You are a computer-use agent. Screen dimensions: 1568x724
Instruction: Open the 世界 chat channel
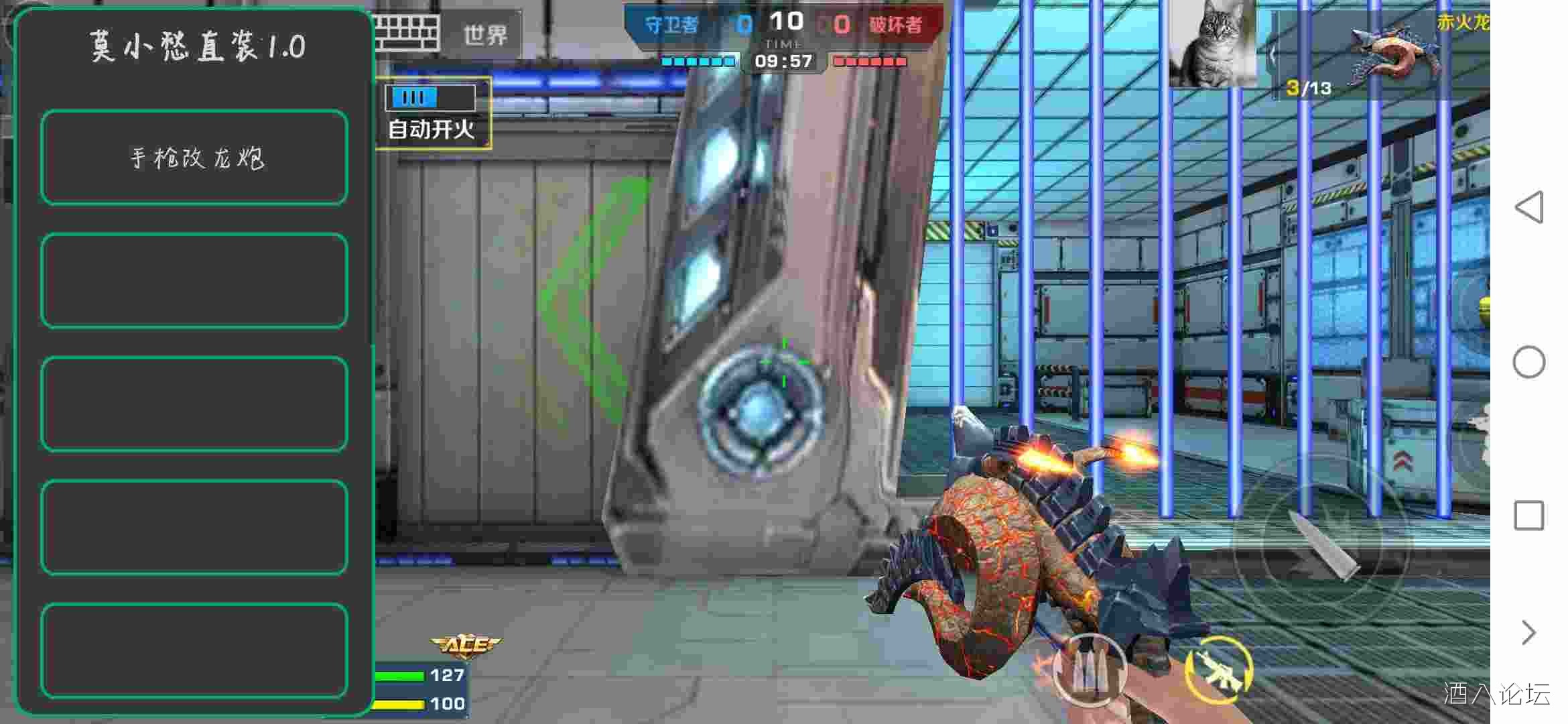486,35
